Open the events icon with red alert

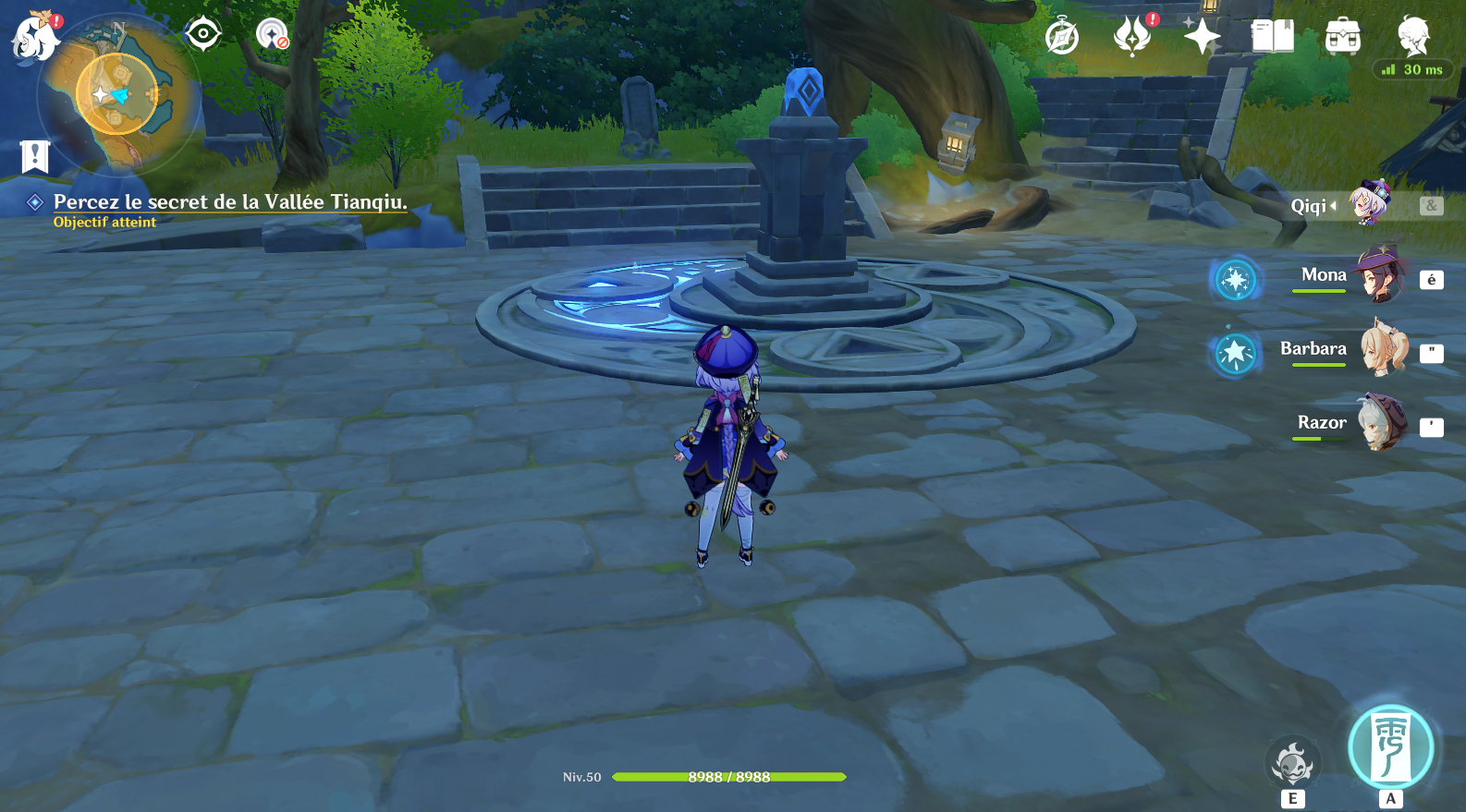click(x=1132, y=37)
